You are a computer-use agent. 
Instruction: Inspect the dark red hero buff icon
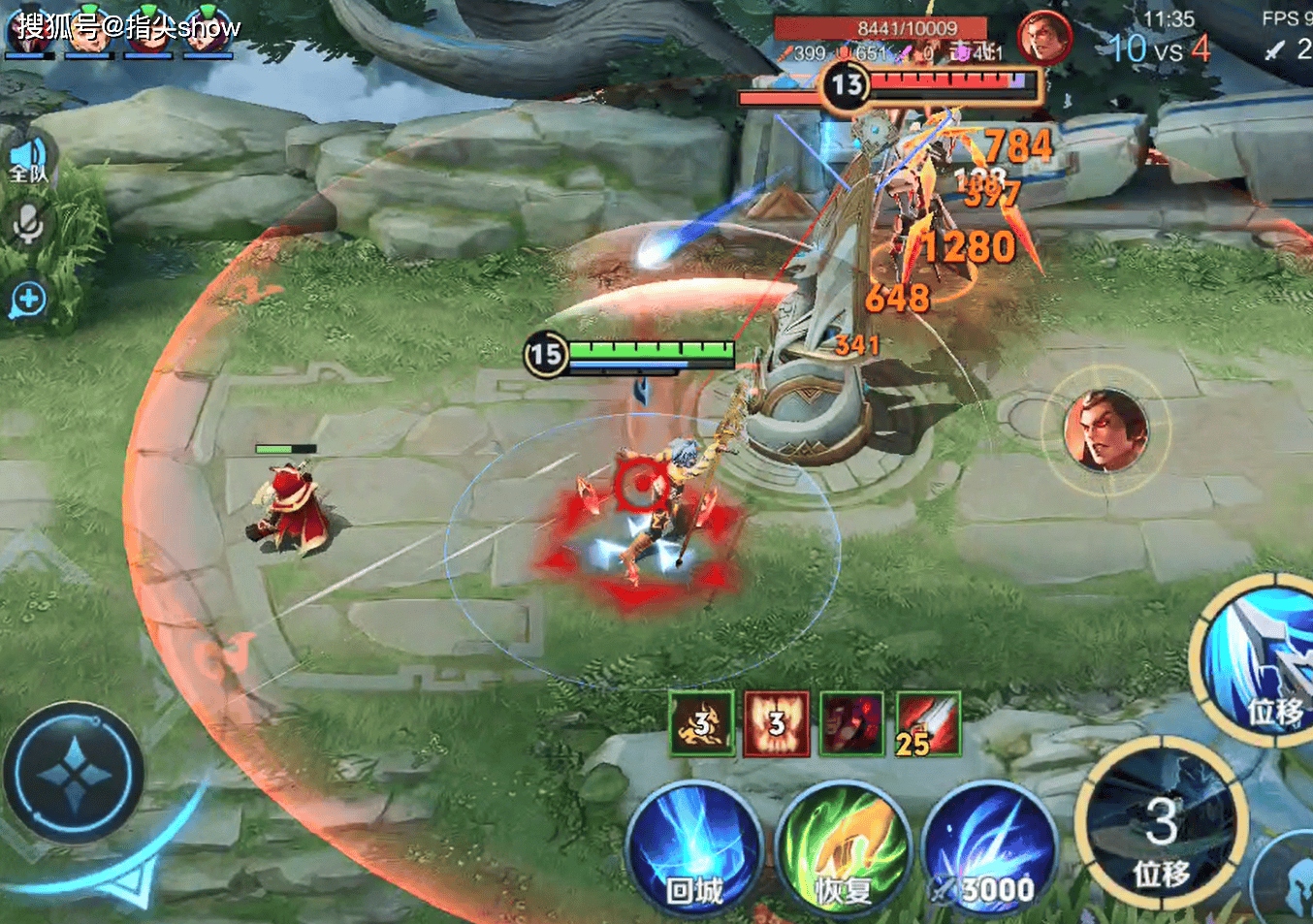(x=851, y=723)
